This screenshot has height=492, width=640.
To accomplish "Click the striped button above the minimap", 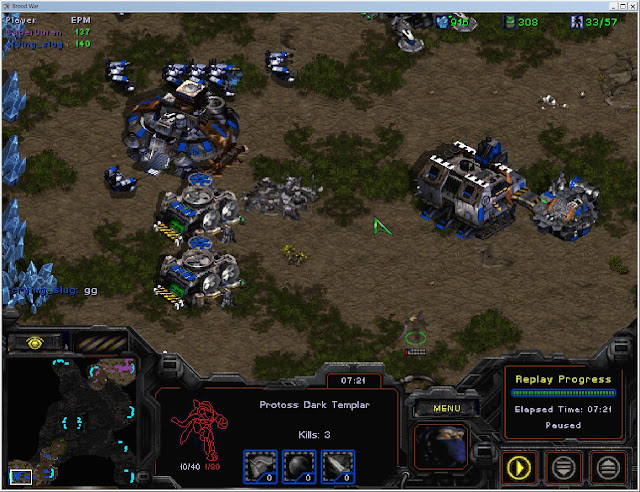I will 101,340.
